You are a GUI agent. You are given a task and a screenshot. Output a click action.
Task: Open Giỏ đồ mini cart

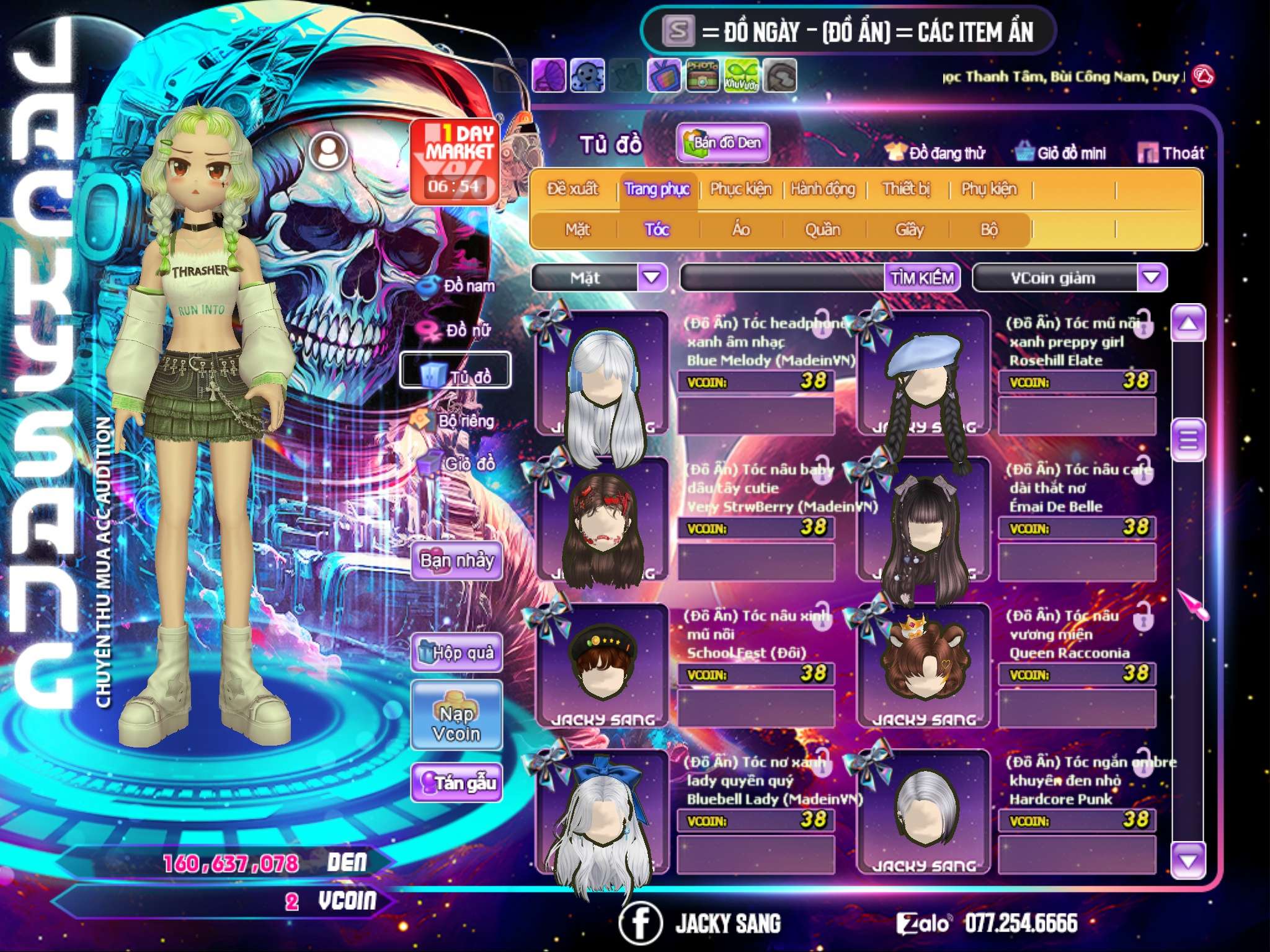point(1061,153)
